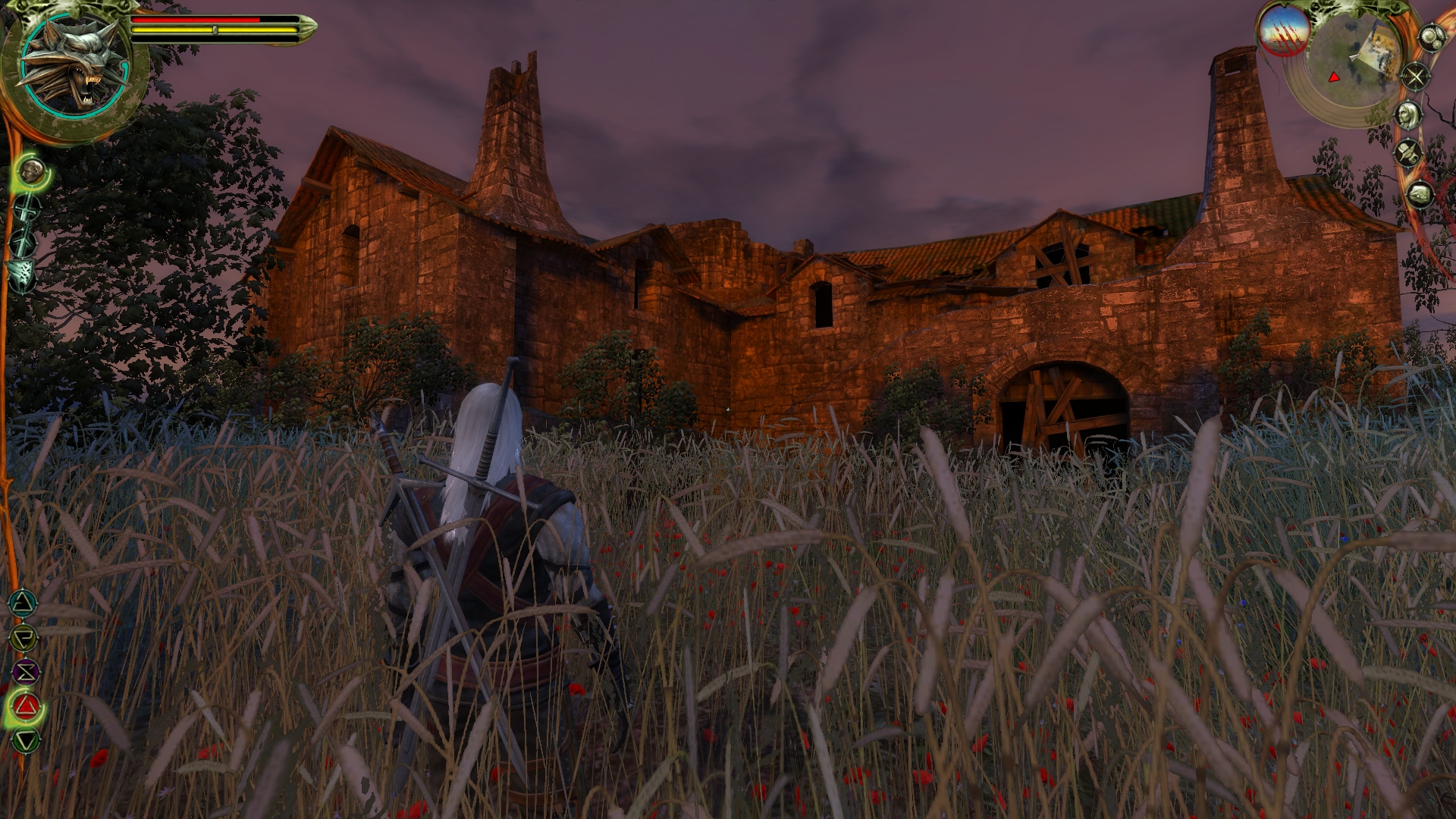The width and height of the screenshot is (1456, 819).
Task: Click the crossed swords button
Action: (1415, 77)
